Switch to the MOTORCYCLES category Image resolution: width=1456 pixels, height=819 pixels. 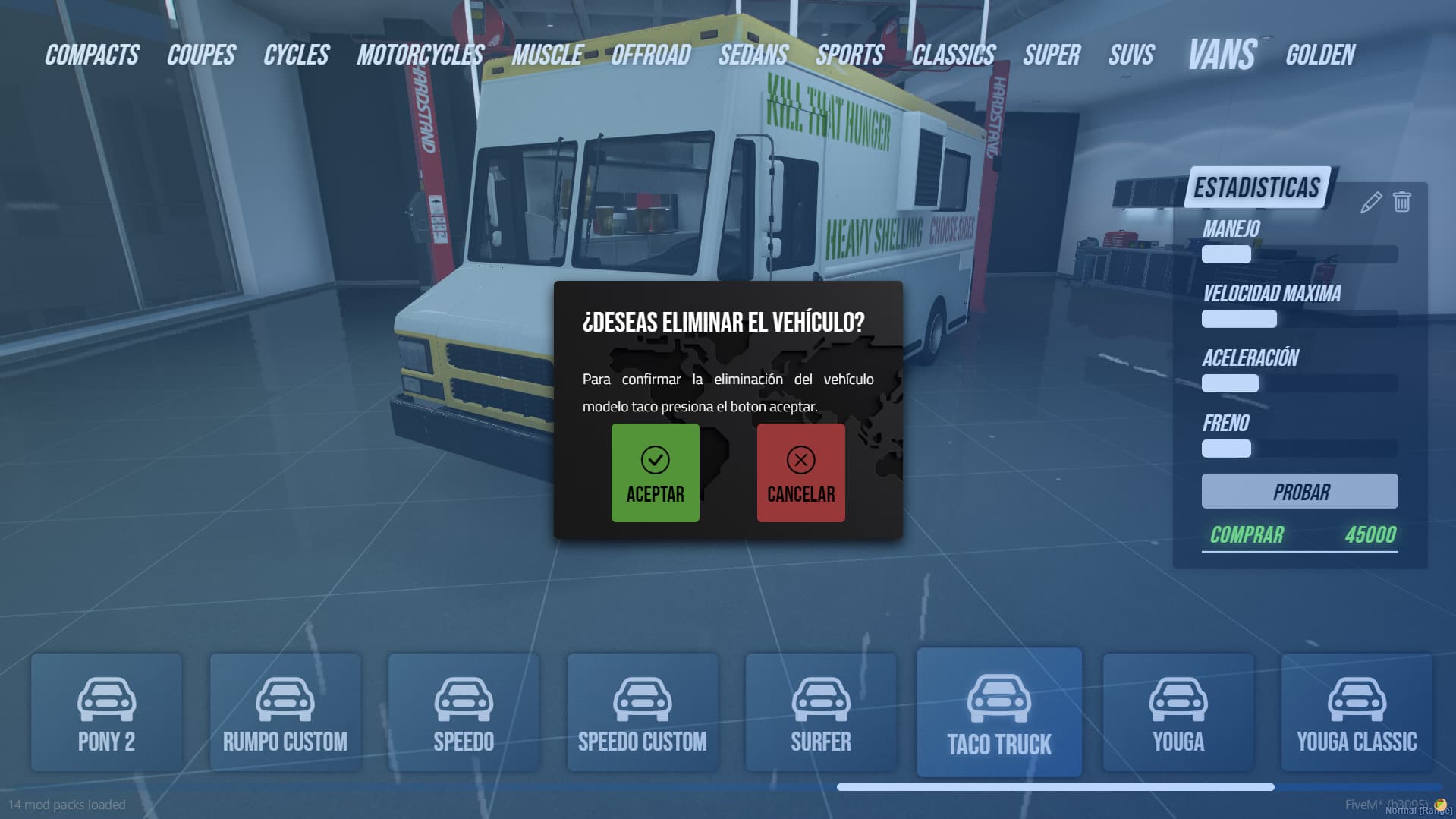tap(420, 54)
